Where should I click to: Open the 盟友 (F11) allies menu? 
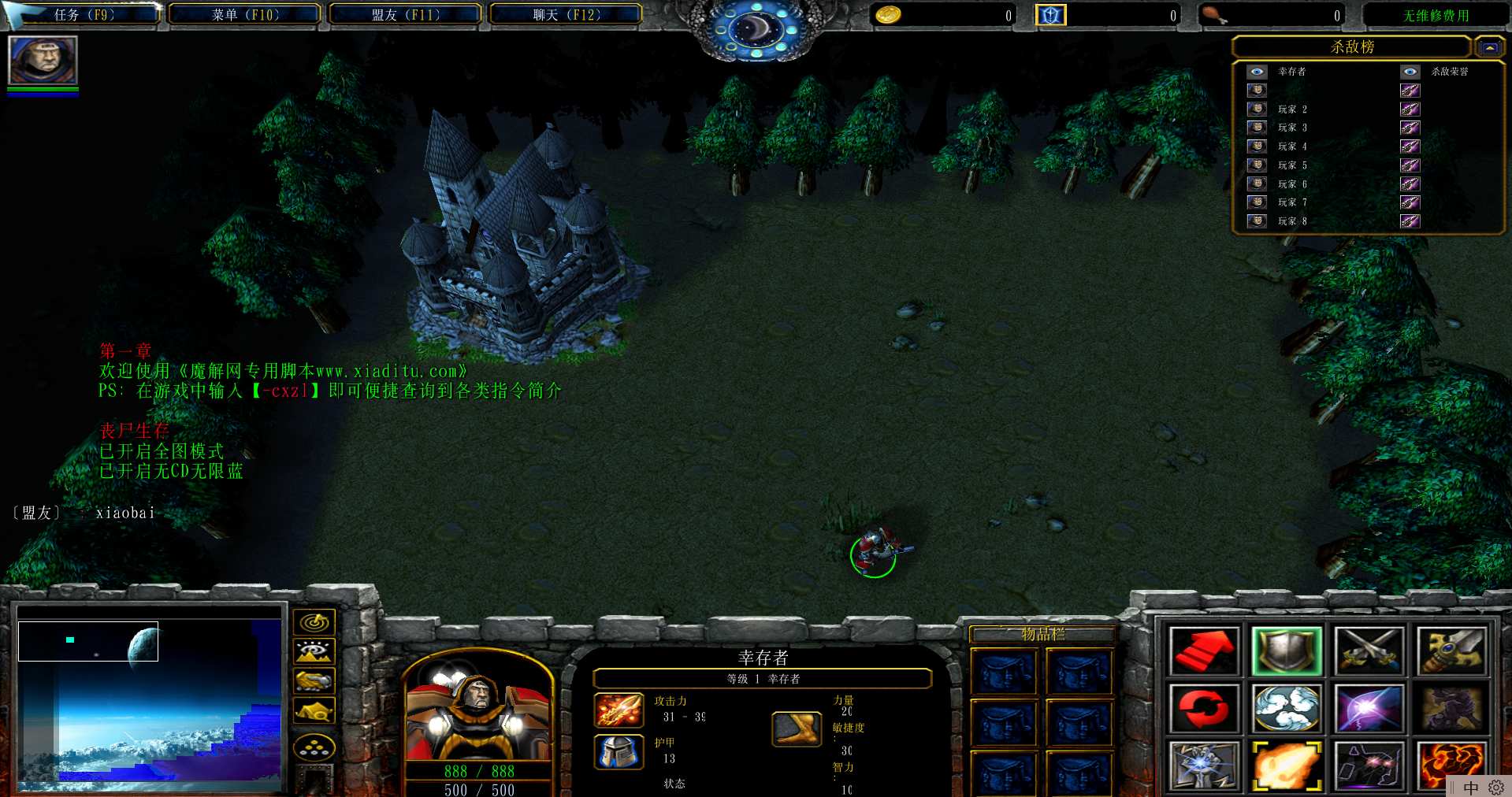point(405,15)
